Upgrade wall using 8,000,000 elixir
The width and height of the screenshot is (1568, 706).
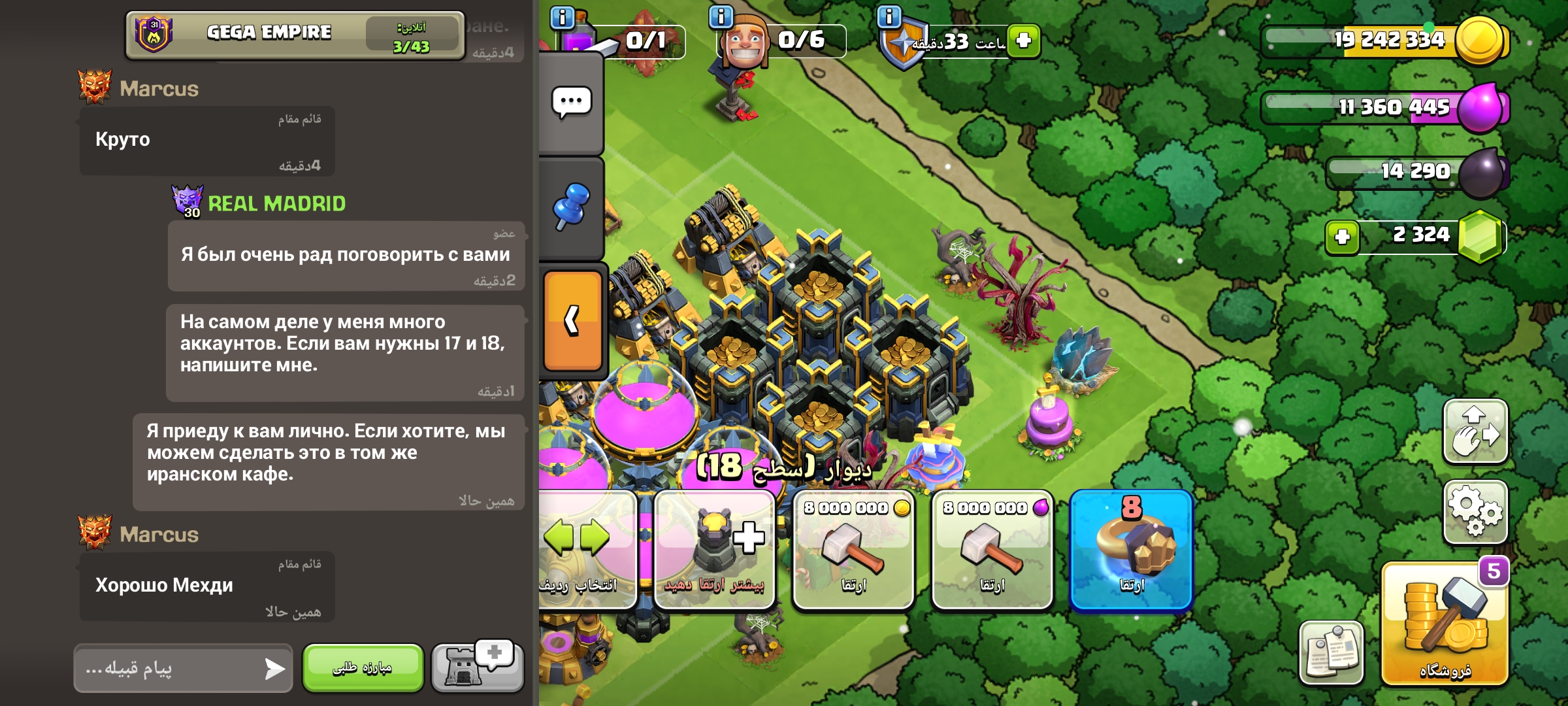pos(992,550)
